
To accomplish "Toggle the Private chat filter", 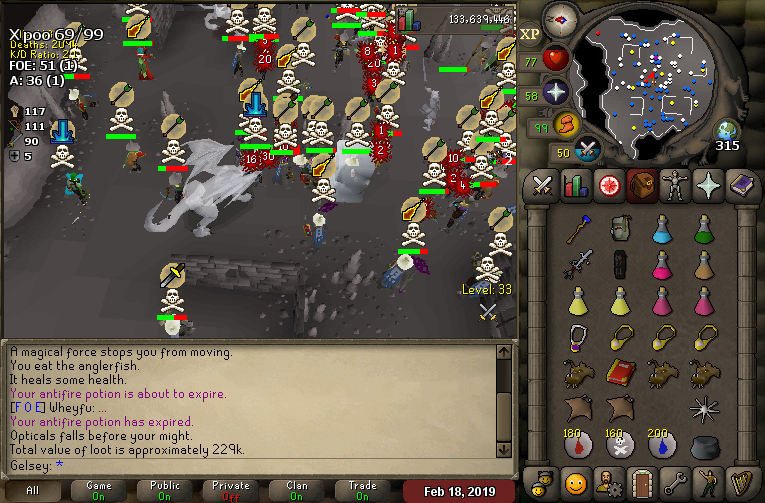I will [231, 491].
